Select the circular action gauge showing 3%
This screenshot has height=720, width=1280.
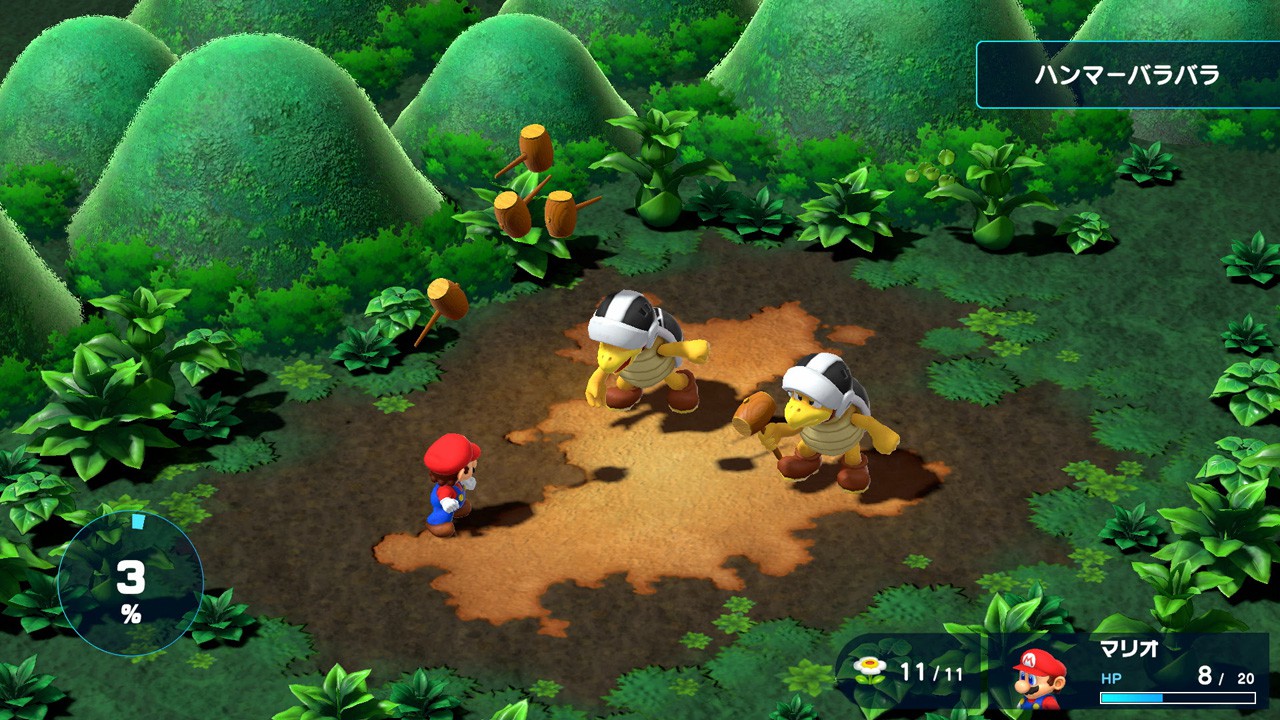(130, 584)
